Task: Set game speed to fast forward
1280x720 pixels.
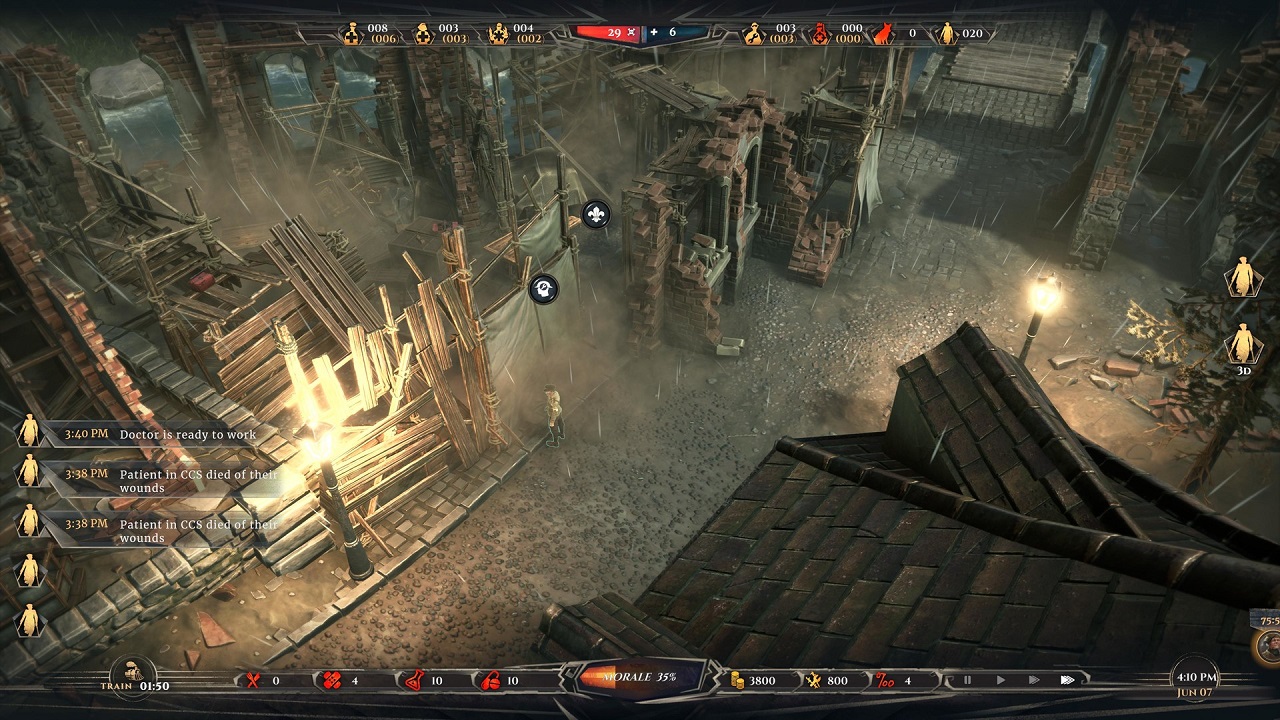Action: pyautogui.click(x=1034, y=680)
